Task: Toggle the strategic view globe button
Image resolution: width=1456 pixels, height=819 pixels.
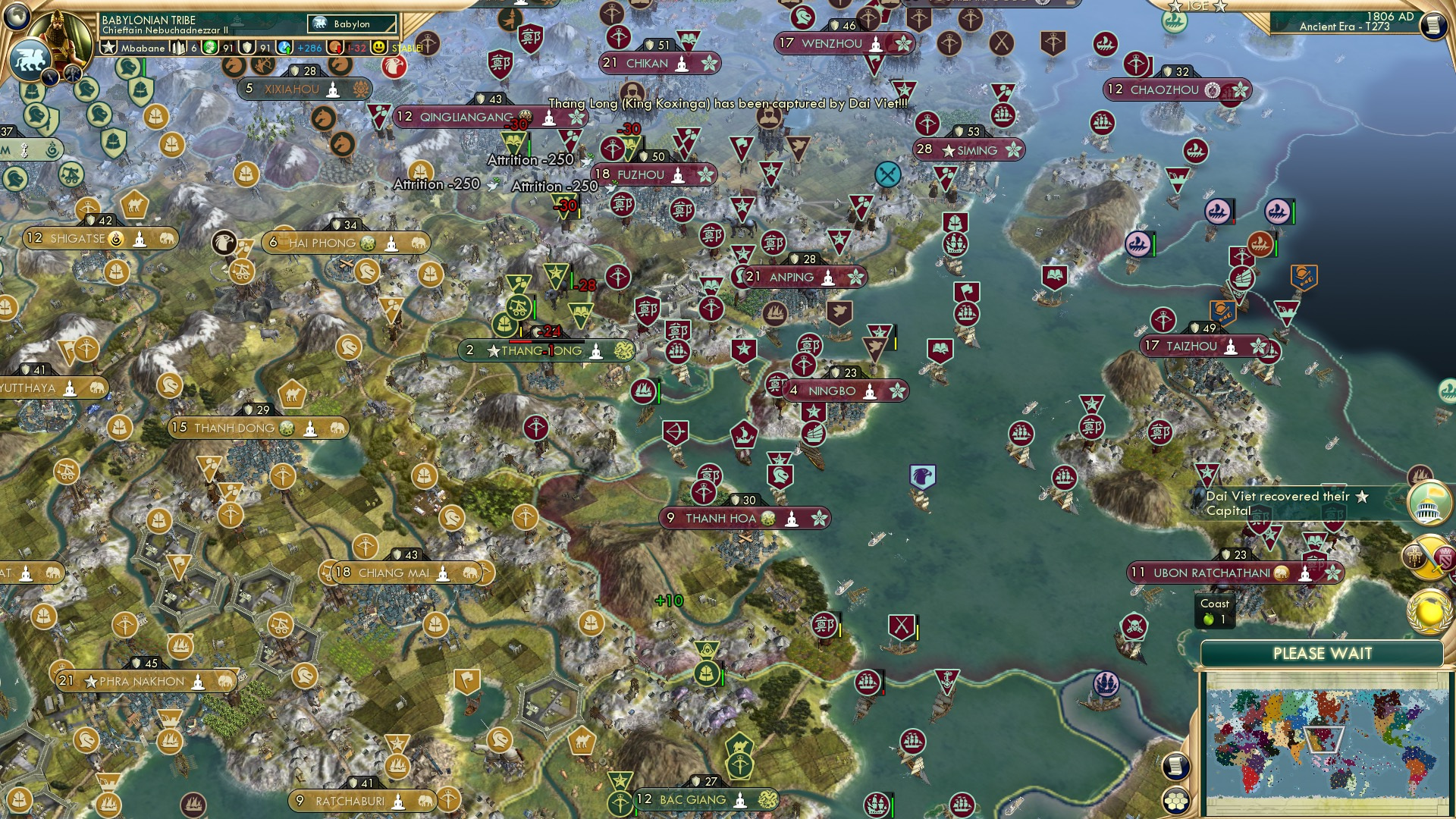Action: pyautogui.click(x=1177, y=800)
